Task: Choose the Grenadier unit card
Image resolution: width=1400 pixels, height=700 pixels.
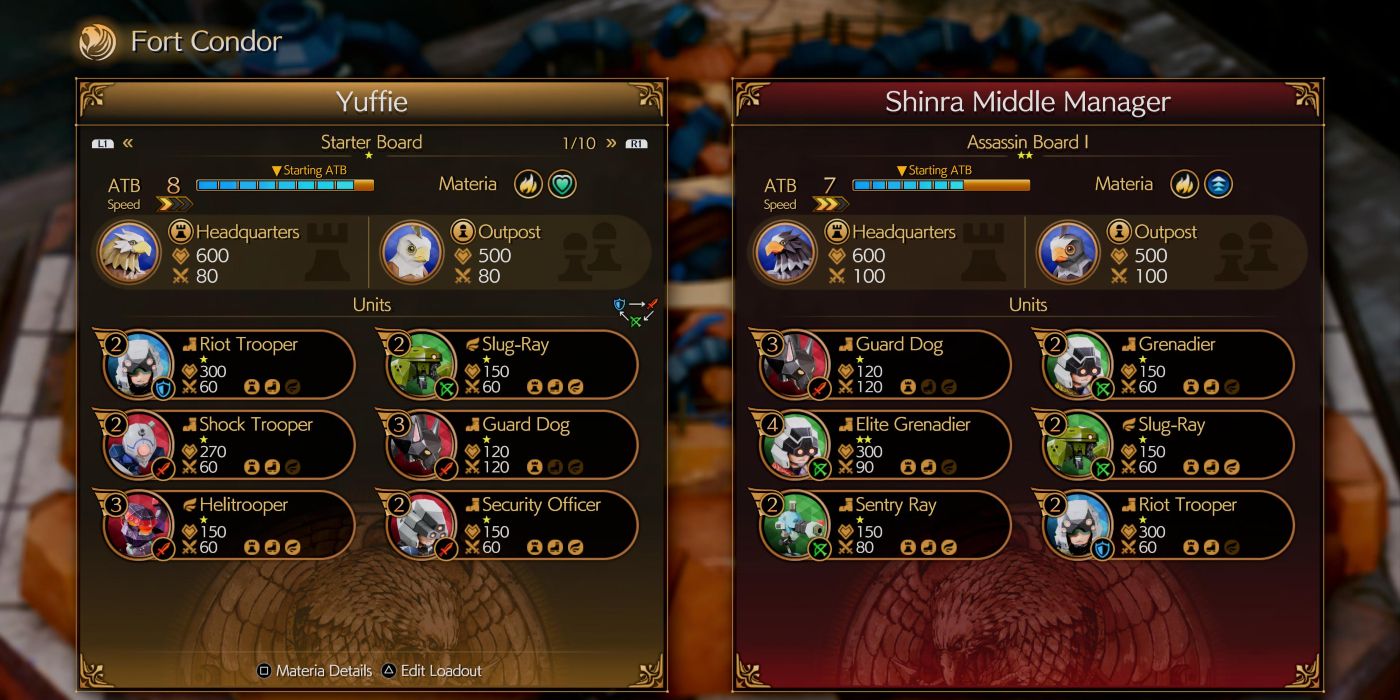Action: tap(1167, 364)
